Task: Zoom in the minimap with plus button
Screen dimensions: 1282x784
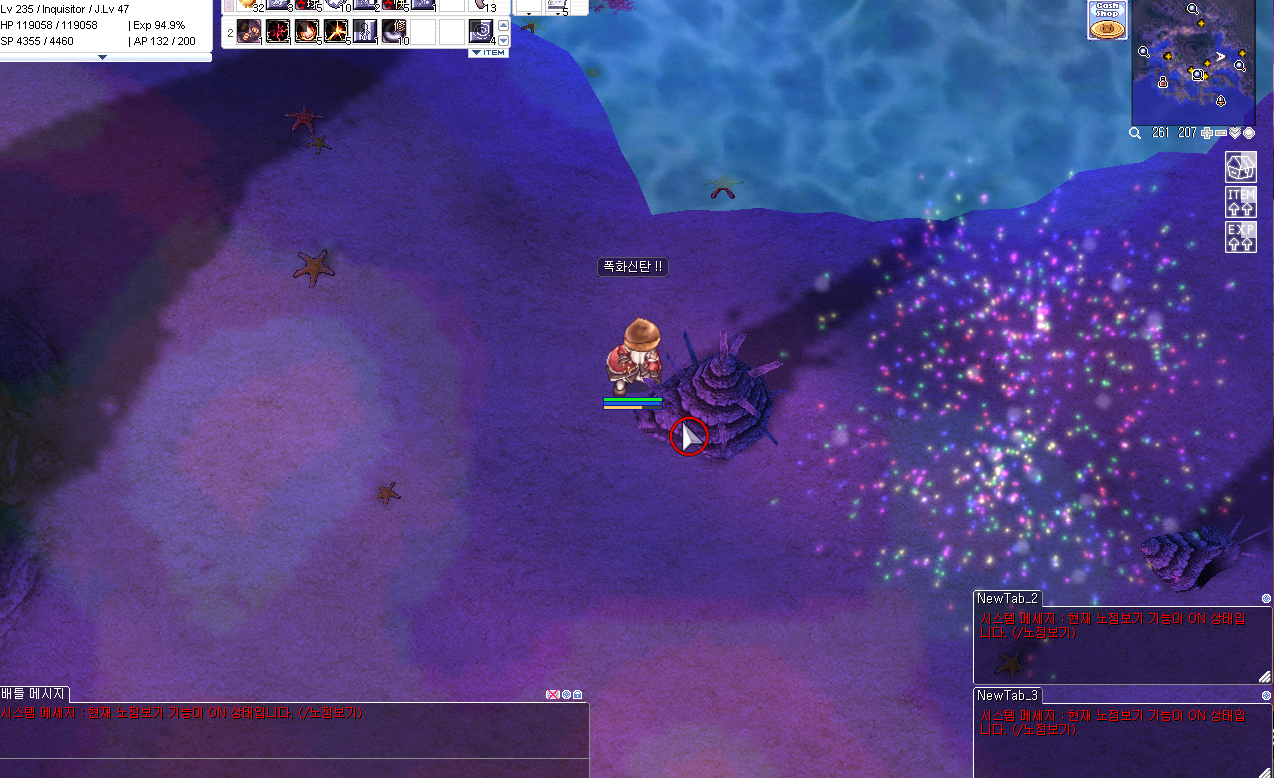Action: coord(1207,133)
